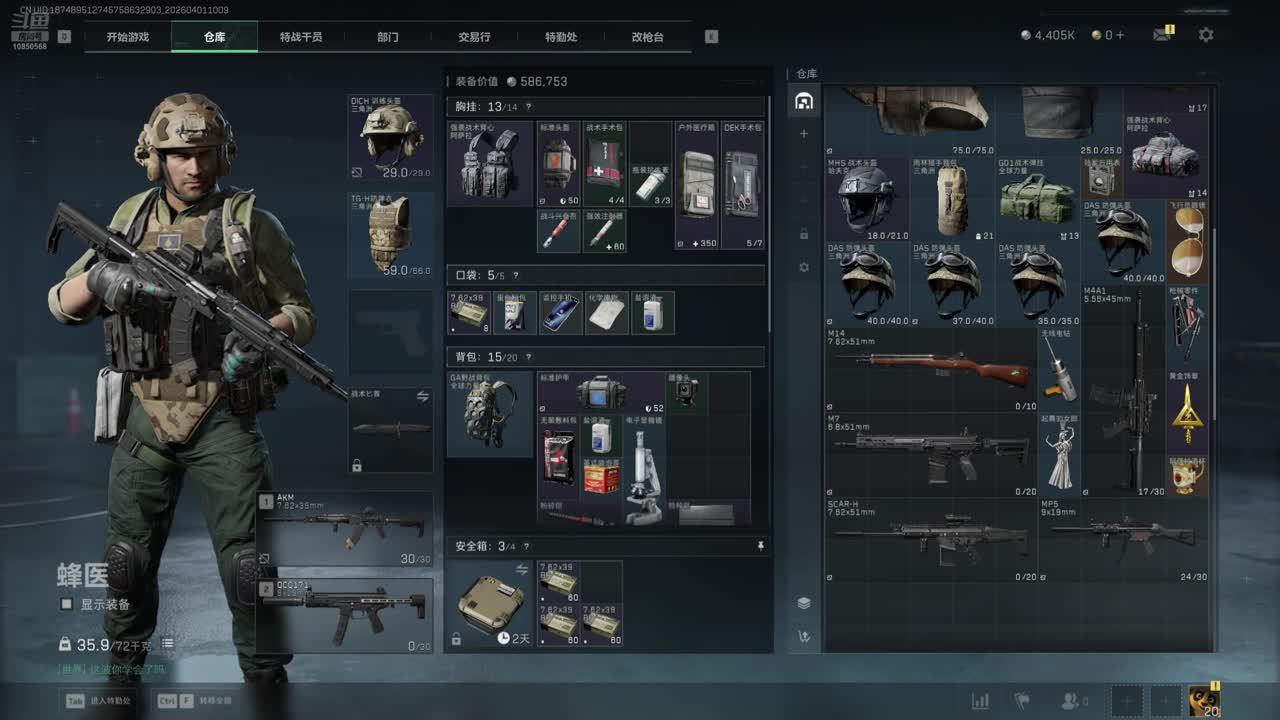Switch to the 开始游戏 tab
This screenshot has height=720, width=1280.
click(128, 37)
